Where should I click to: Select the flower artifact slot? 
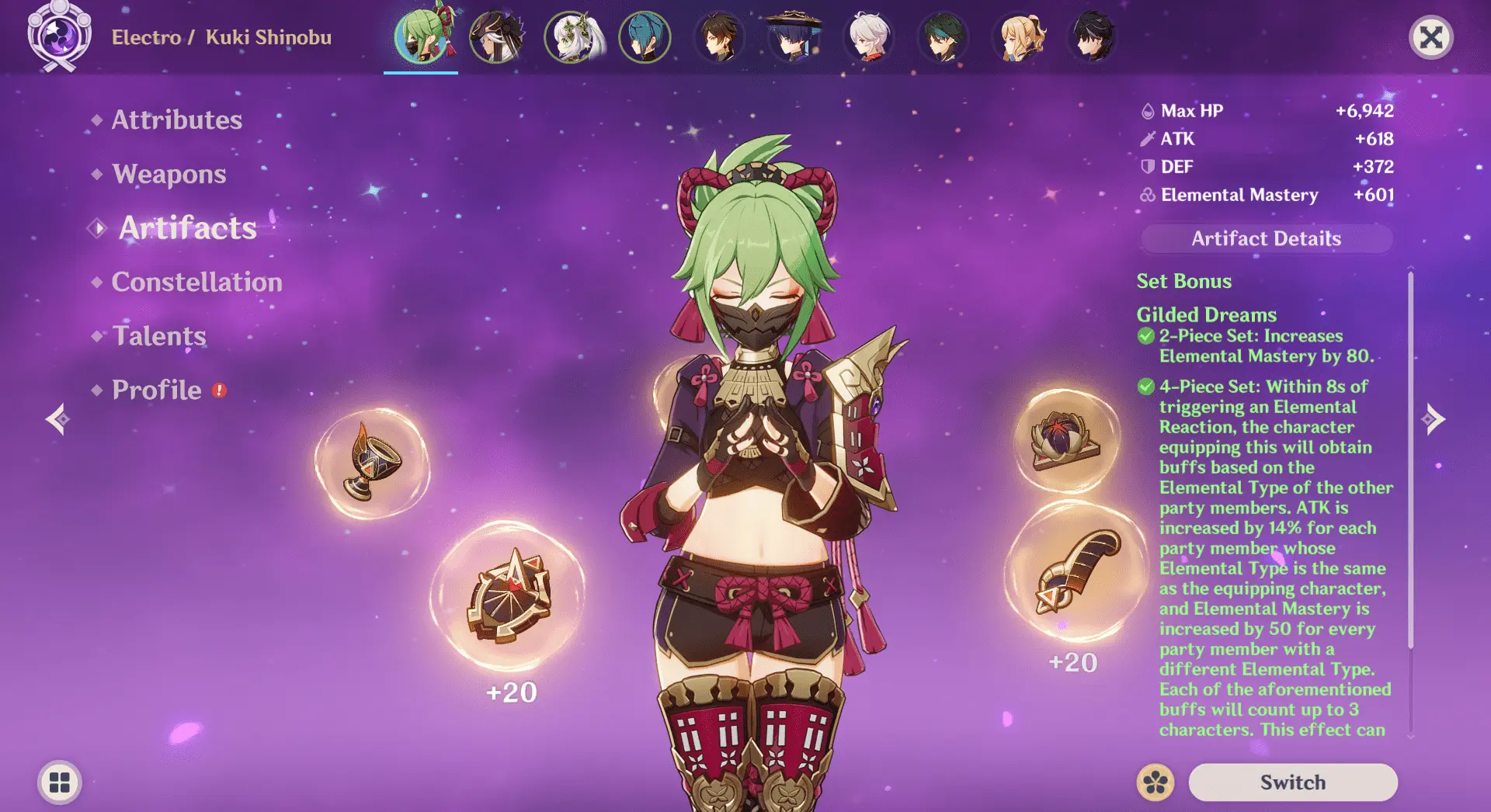coord(1066,441)
